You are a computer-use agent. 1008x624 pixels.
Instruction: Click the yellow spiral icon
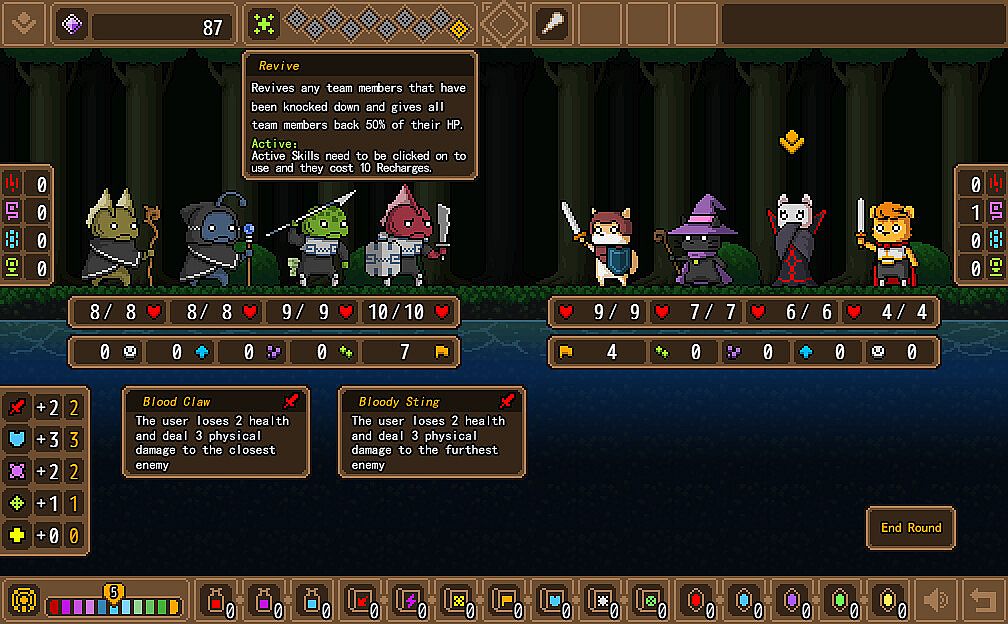[x=24, y=600]
